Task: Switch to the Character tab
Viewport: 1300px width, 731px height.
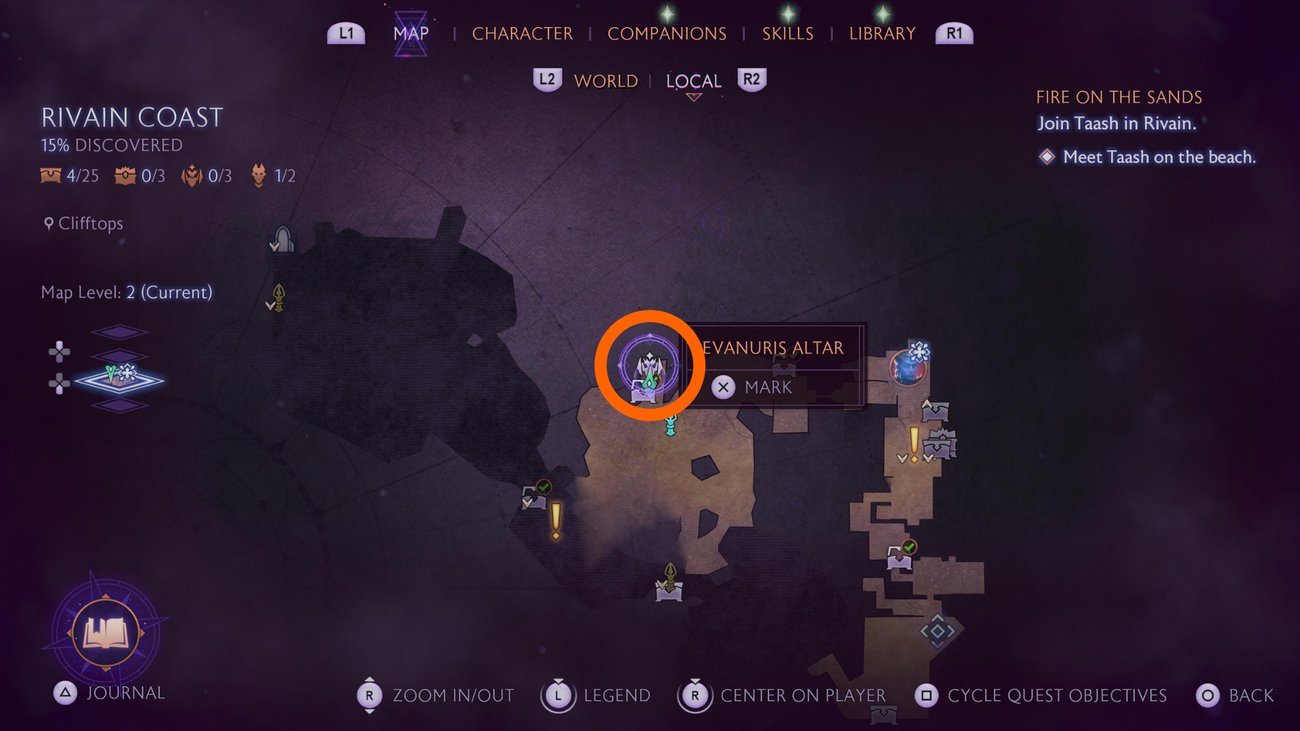Action: click(522, 33)
